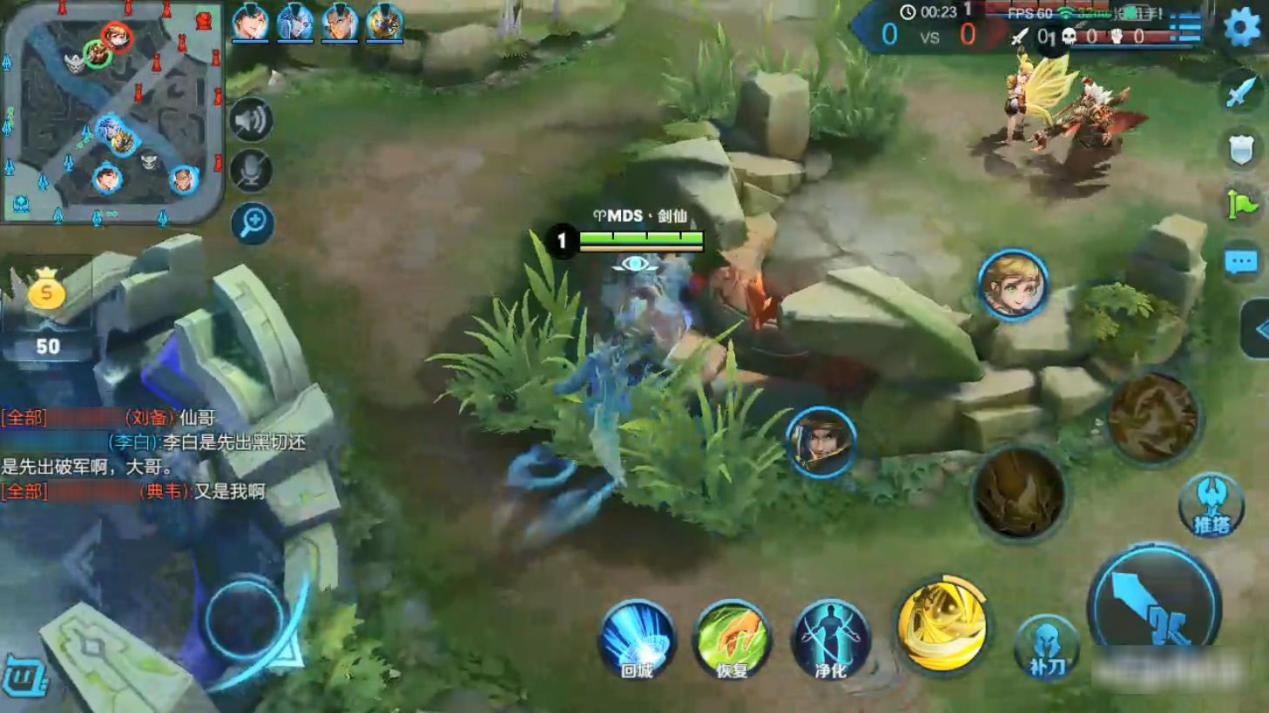Toggle the microphone button
Image resolution: width=1269 pixels, height=713 pixels.
[251, 170]
